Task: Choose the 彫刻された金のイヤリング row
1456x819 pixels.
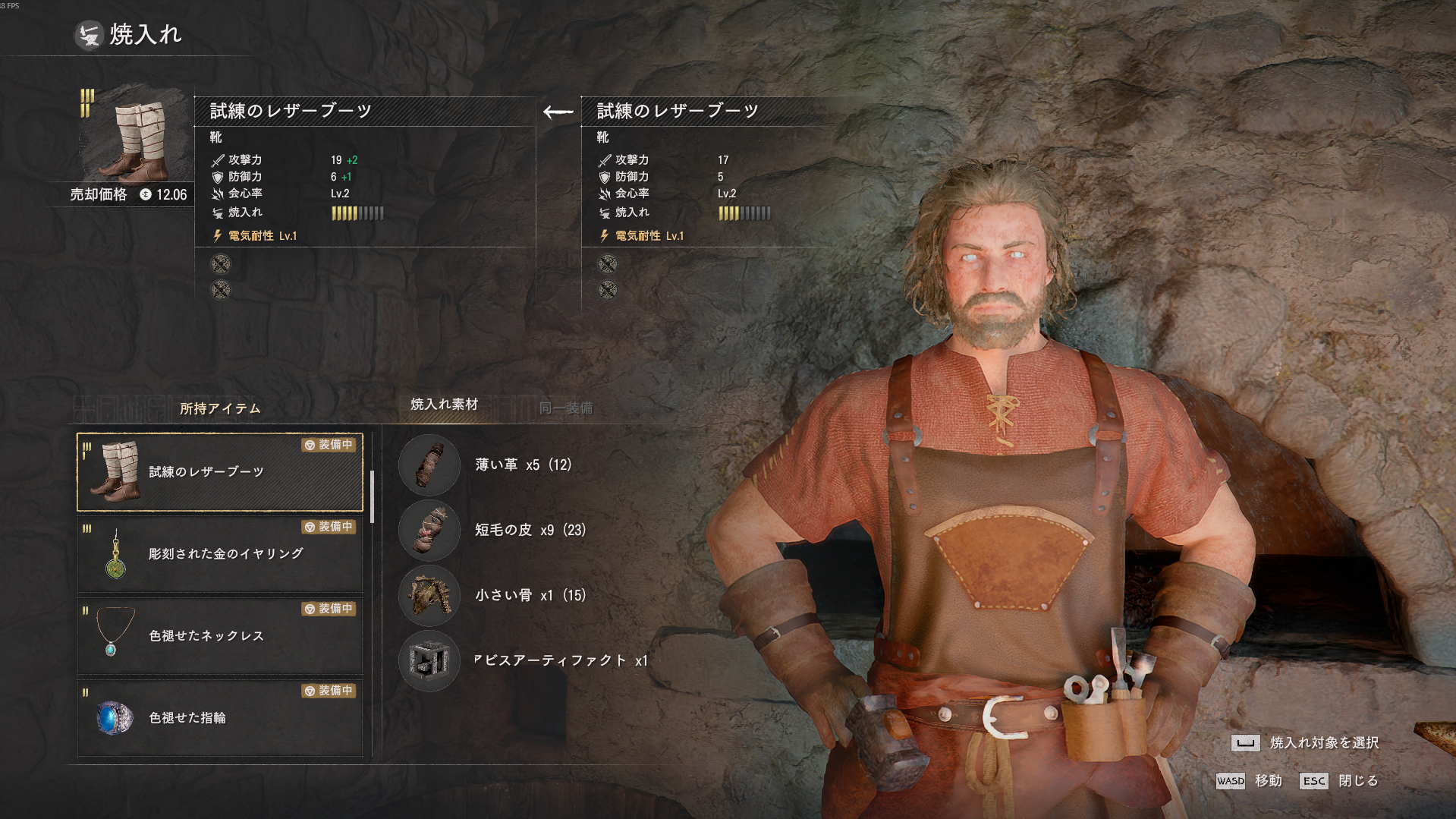Action: tap(220, 554)
